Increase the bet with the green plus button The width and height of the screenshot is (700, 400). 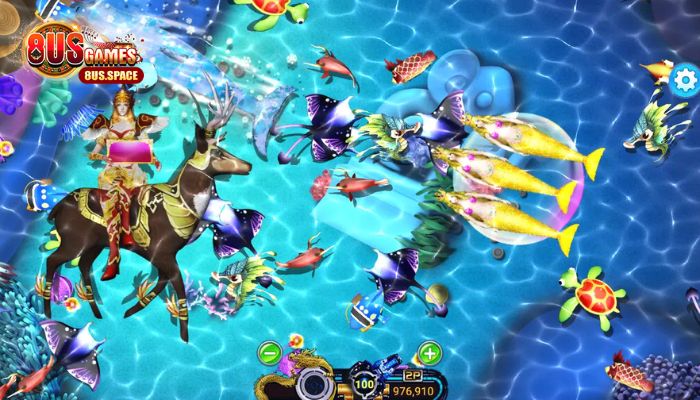429,352
